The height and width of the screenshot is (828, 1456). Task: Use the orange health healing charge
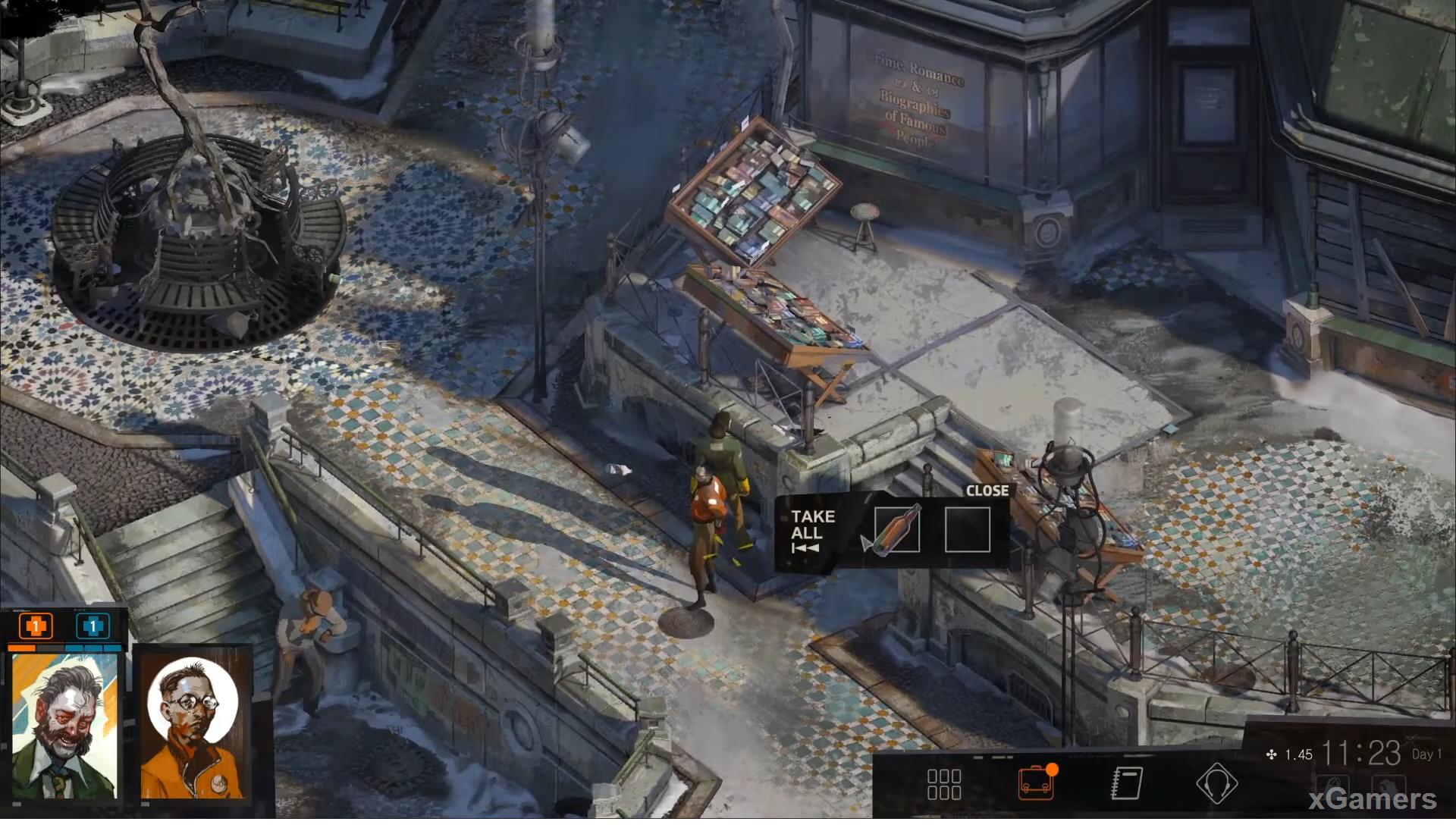(36, 626)
